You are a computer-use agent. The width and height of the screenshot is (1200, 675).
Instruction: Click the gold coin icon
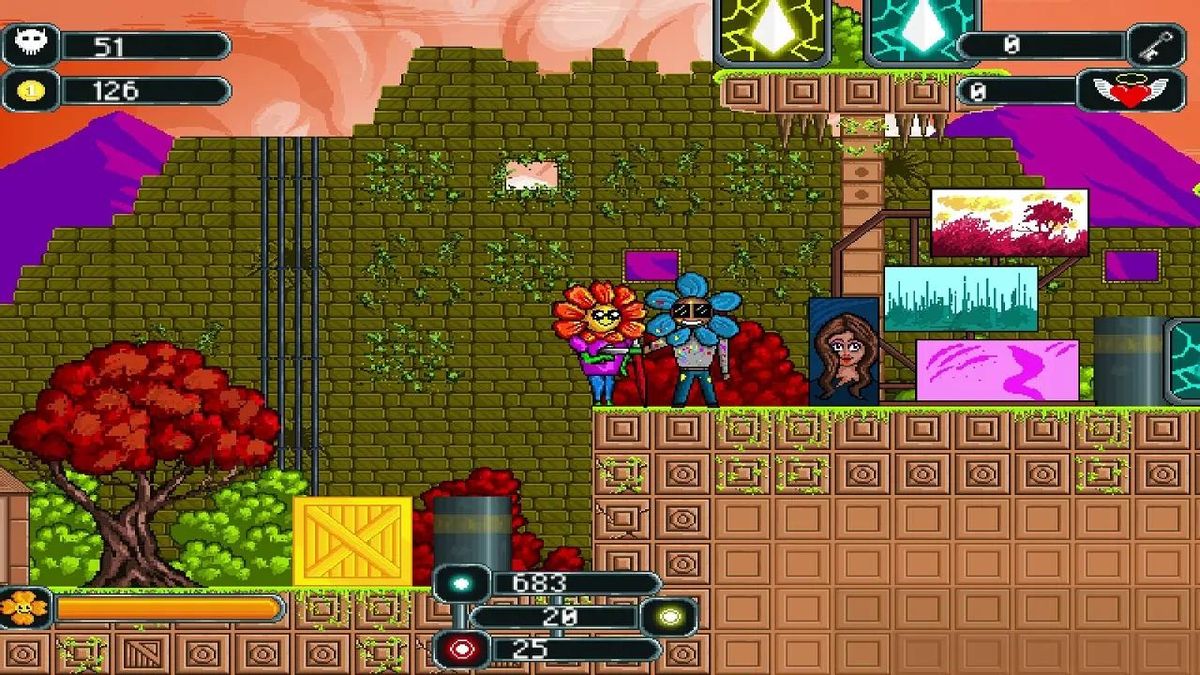click(x=28, y=91)
